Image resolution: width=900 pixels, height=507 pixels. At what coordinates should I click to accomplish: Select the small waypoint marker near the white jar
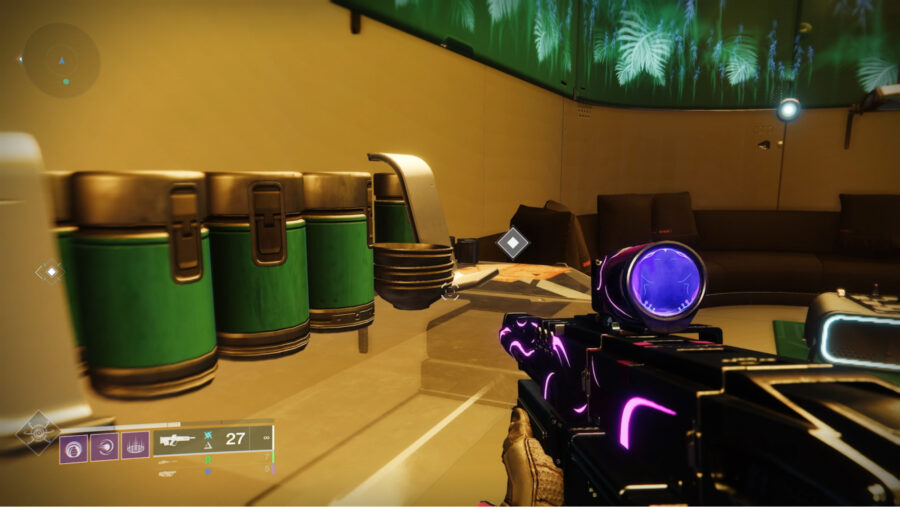49,271
